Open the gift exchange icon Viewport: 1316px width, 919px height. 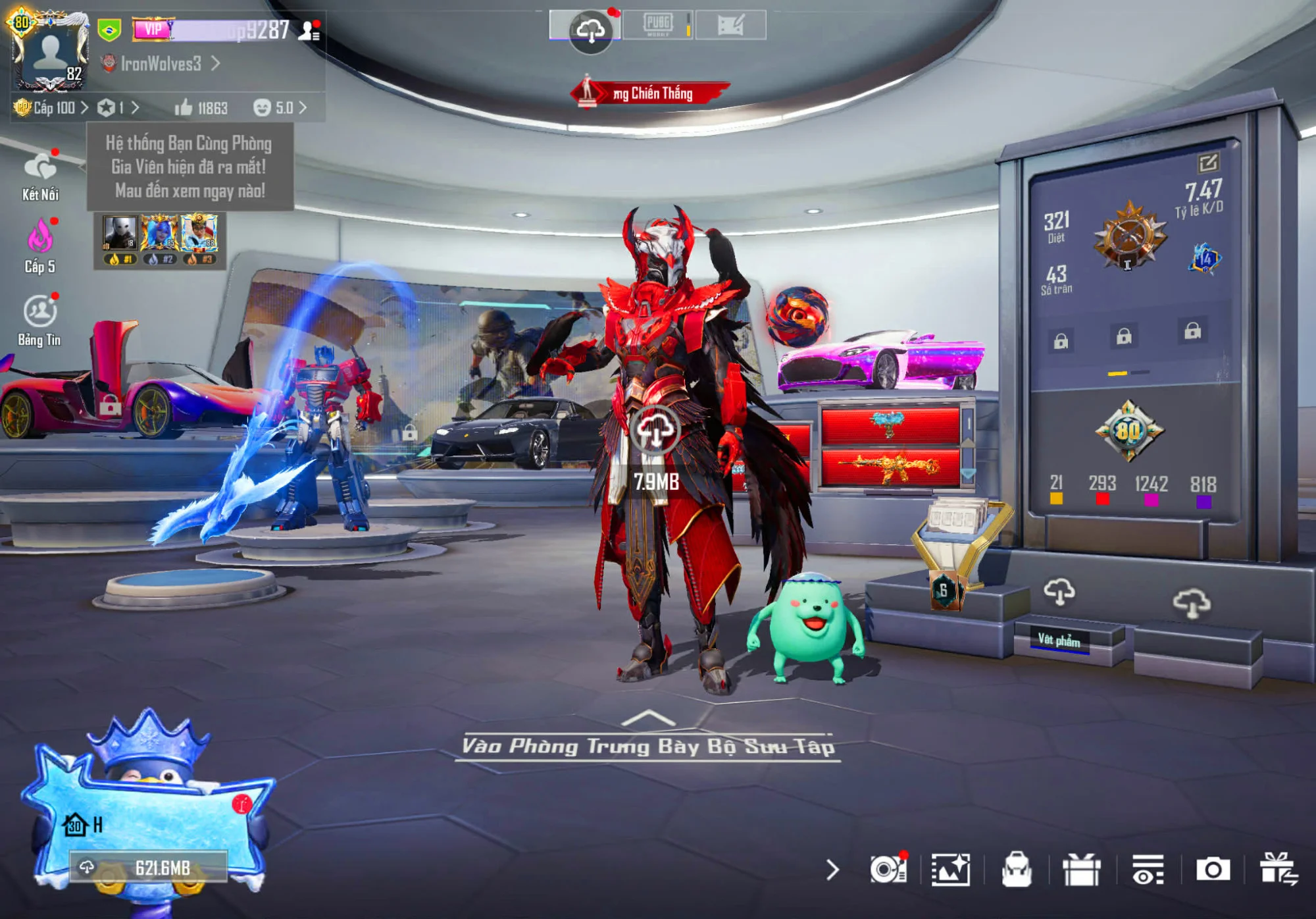click(x=1278, y=870)
